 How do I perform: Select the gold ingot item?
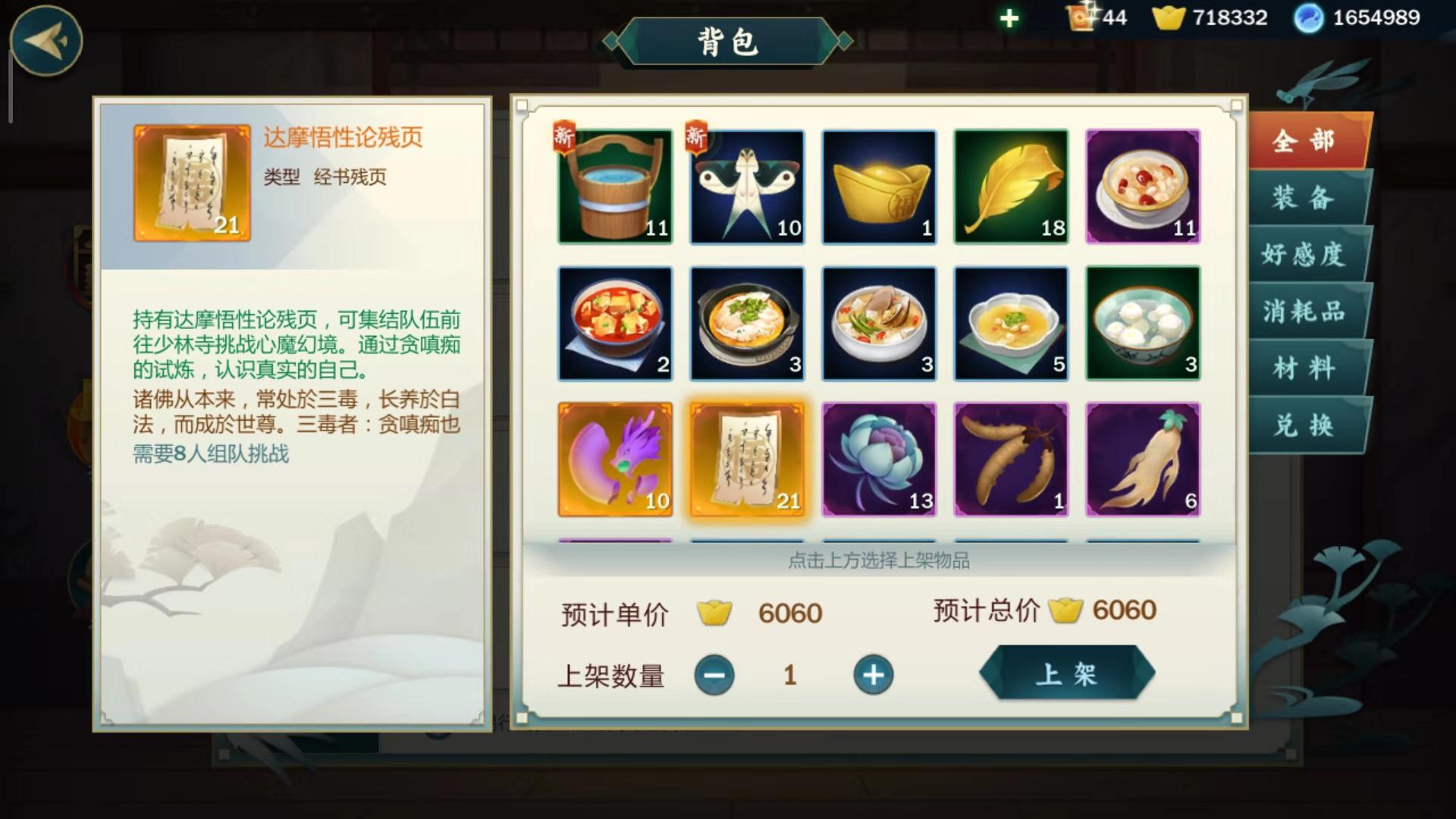[878, 187]
